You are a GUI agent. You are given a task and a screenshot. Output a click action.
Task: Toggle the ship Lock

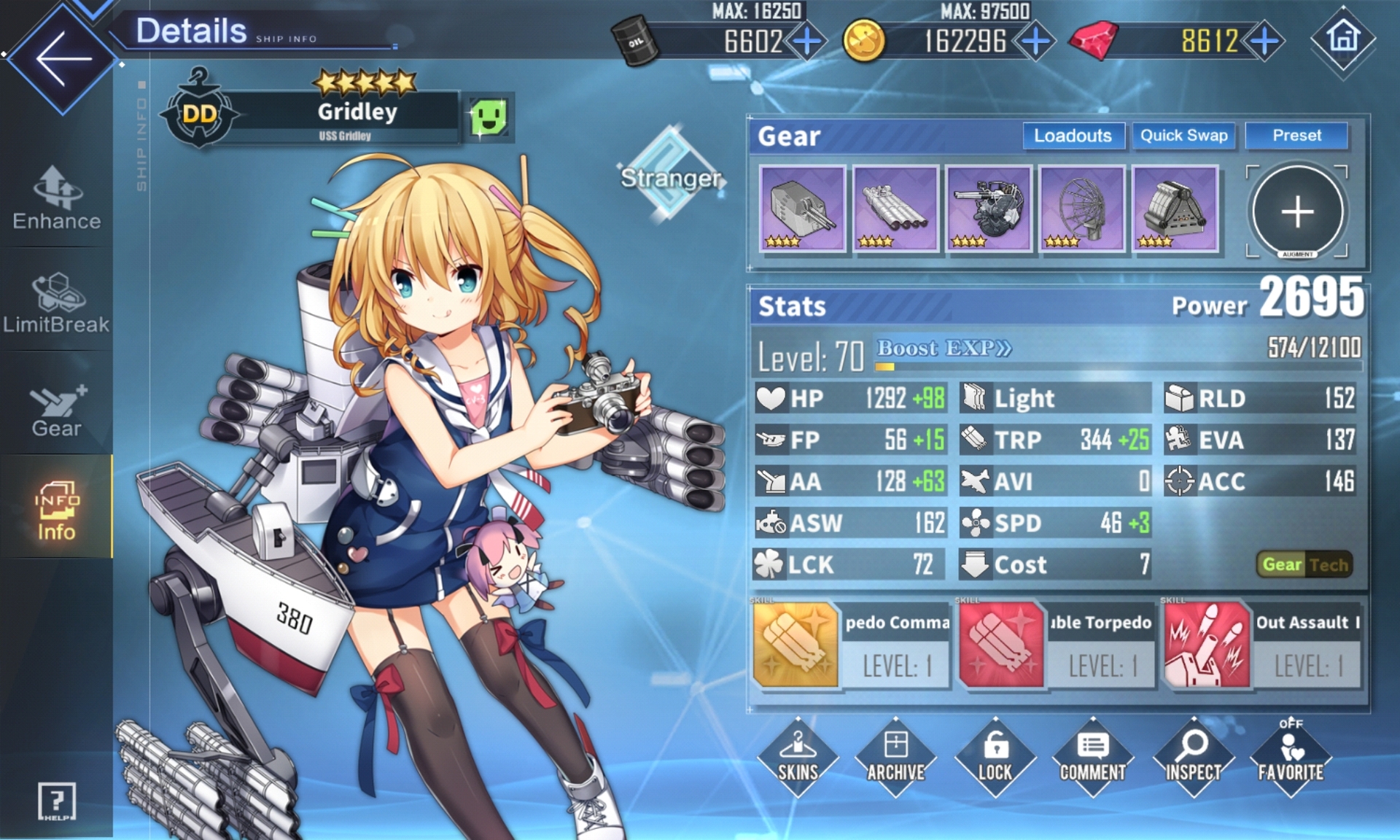[995, 758]
